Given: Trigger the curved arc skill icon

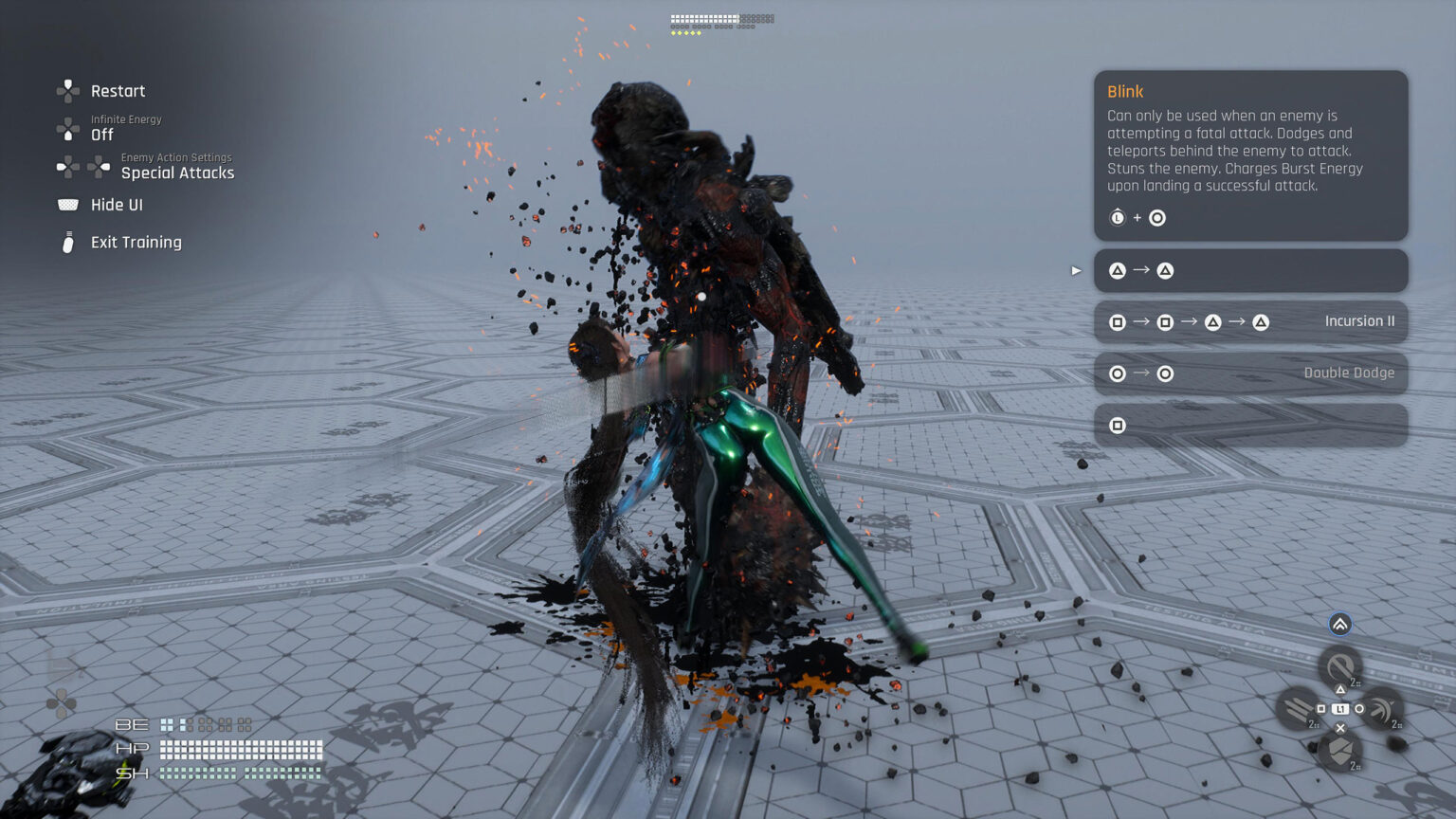Looking at the screenshot, I should tap(1383, 709).
